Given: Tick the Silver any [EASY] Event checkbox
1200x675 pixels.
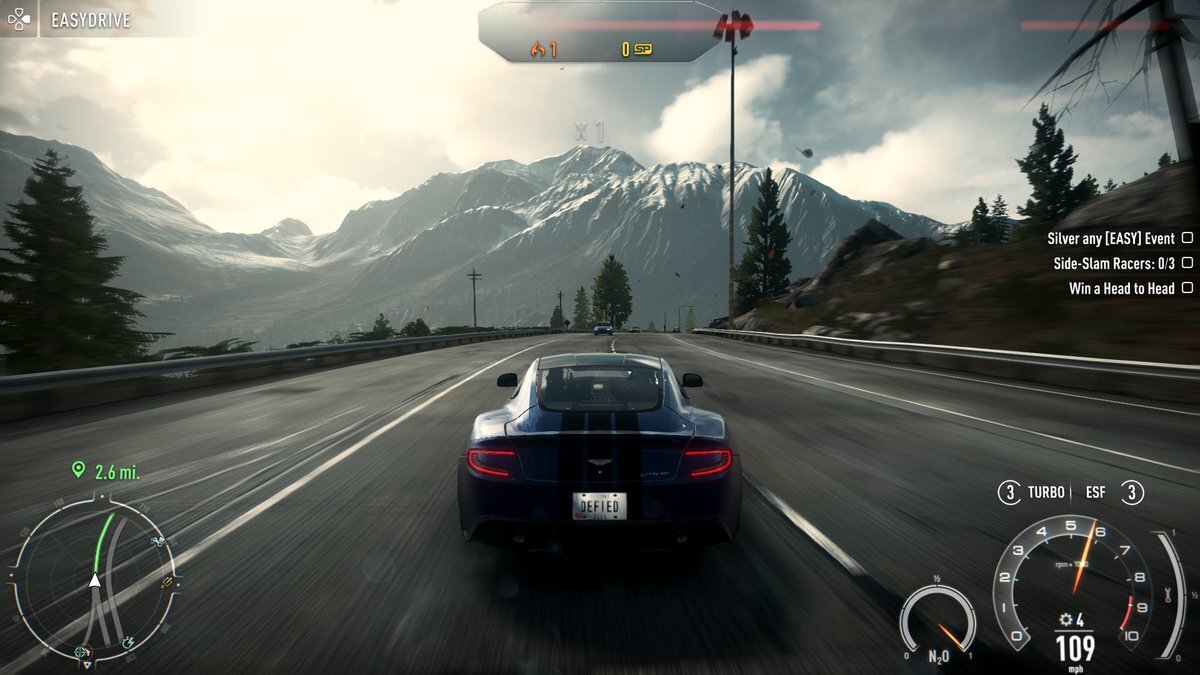Looking at the screenshot, I should (1187, 238).
